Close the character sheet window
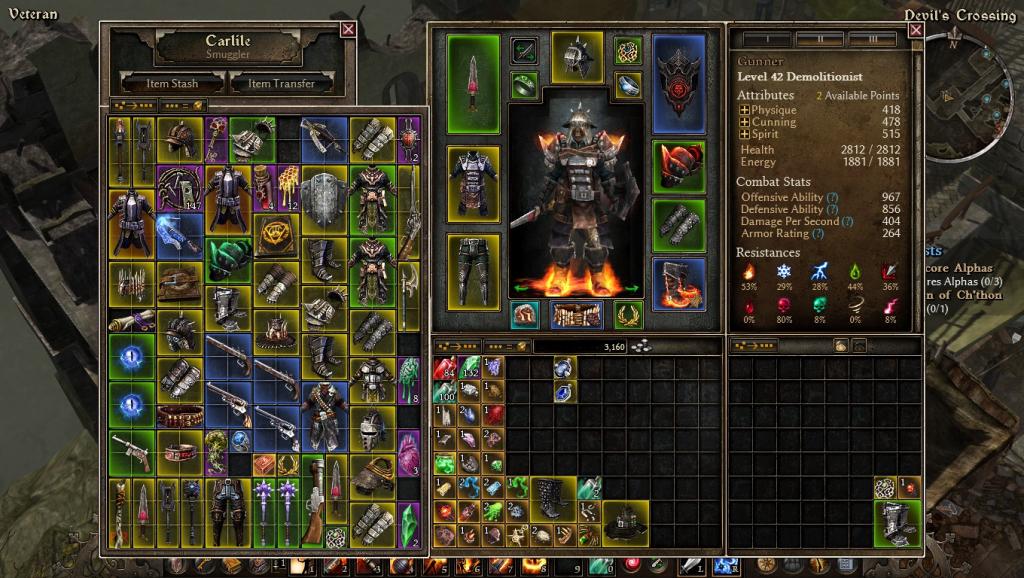 pos(915,31)
